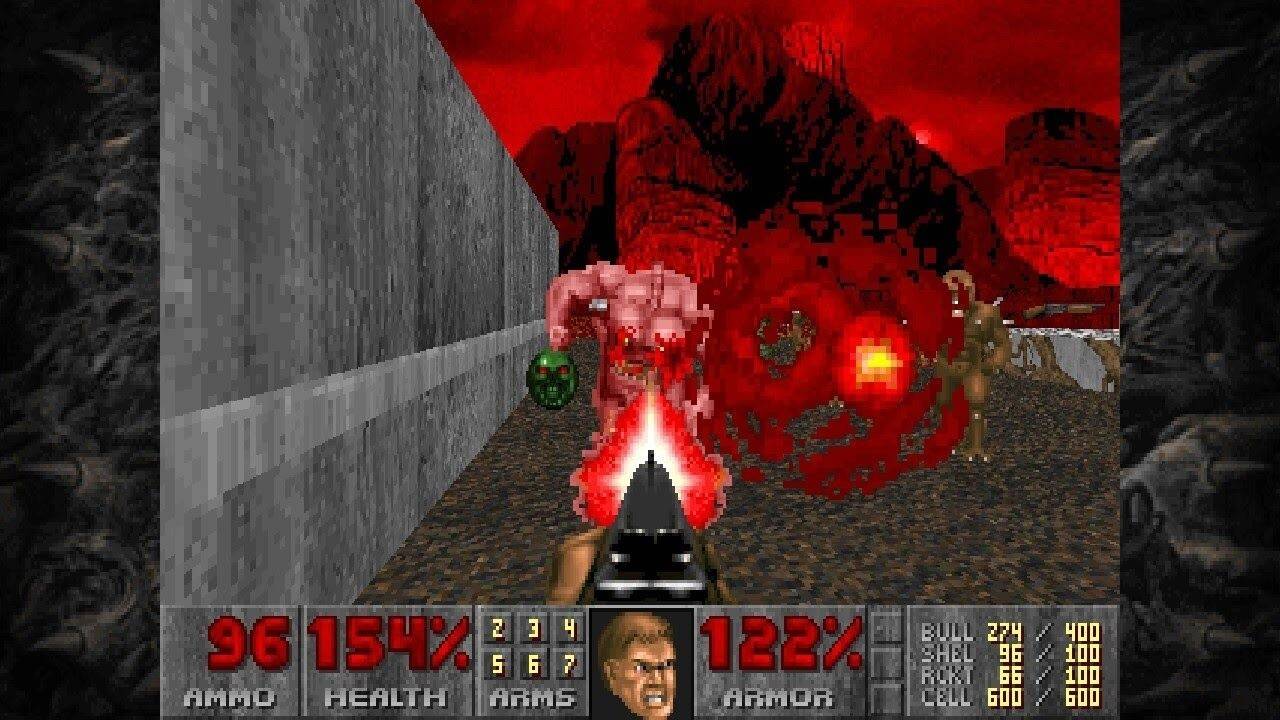Select weapon number 7 in ARMS

coord(572,663)
